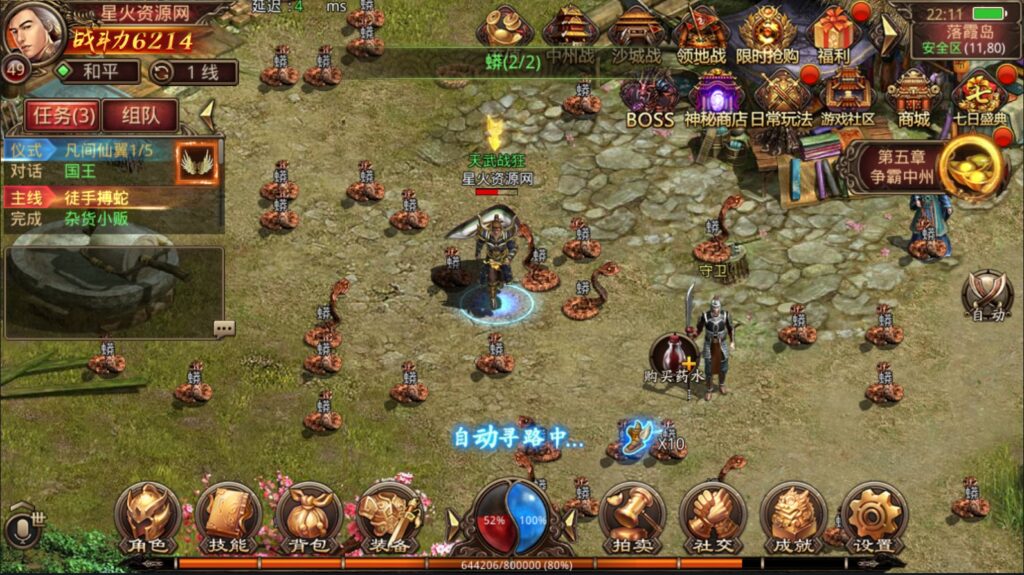Open the 限时抢购 limited-time sale
Viewport: 1024px width, 575px height.
(x=767, y=33)
